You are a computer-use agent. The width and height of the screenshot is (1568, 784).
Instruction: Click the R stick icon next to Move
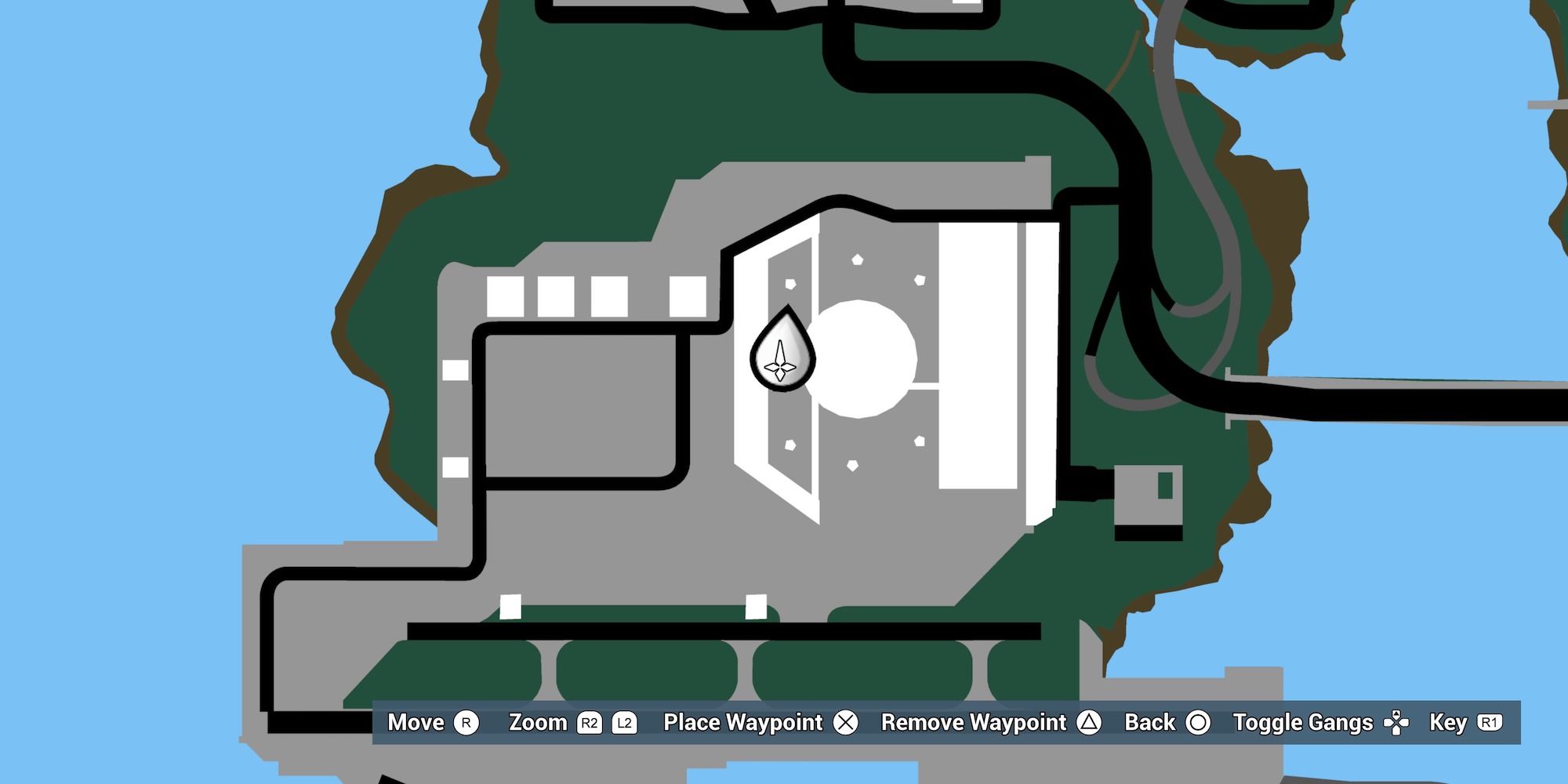point(466,723)
